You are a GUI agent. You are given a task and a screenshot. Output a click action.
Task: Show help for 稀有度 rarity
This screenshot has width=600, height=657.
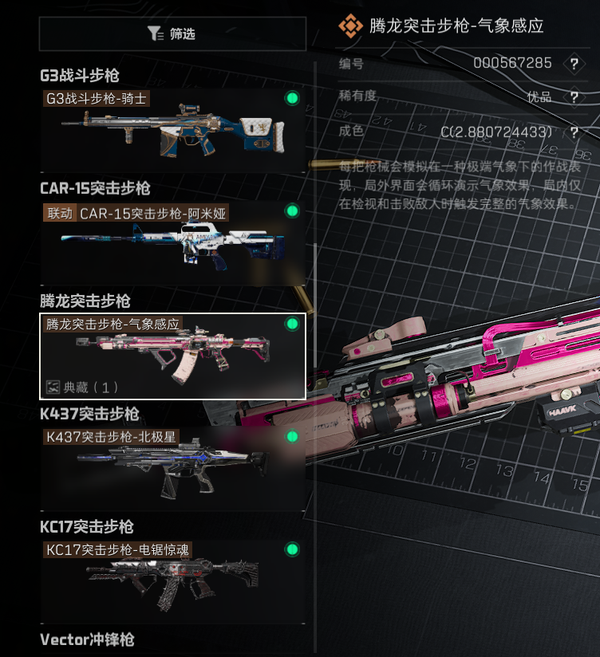point(574,97)
